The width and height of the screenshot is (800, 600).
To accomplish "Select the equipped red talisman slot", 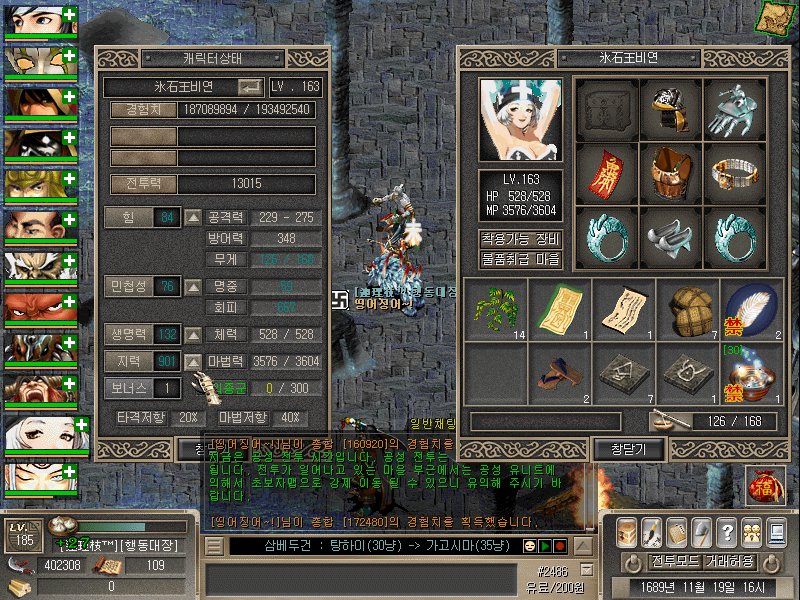I will pyautogui.click(x=607, y=174).
